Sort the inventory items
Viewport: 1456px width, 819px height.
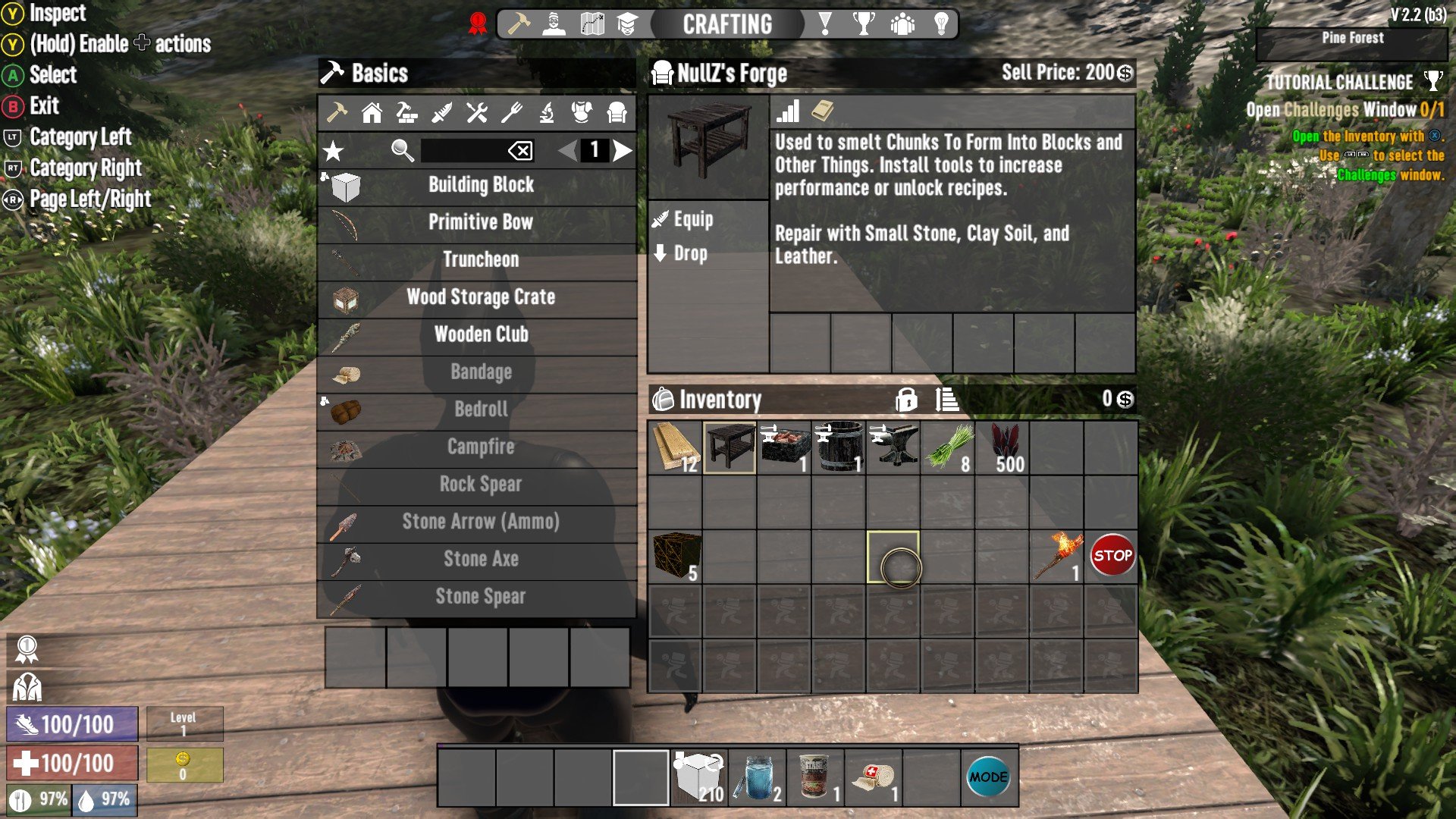pyautogui.click(x=946, y=400)
